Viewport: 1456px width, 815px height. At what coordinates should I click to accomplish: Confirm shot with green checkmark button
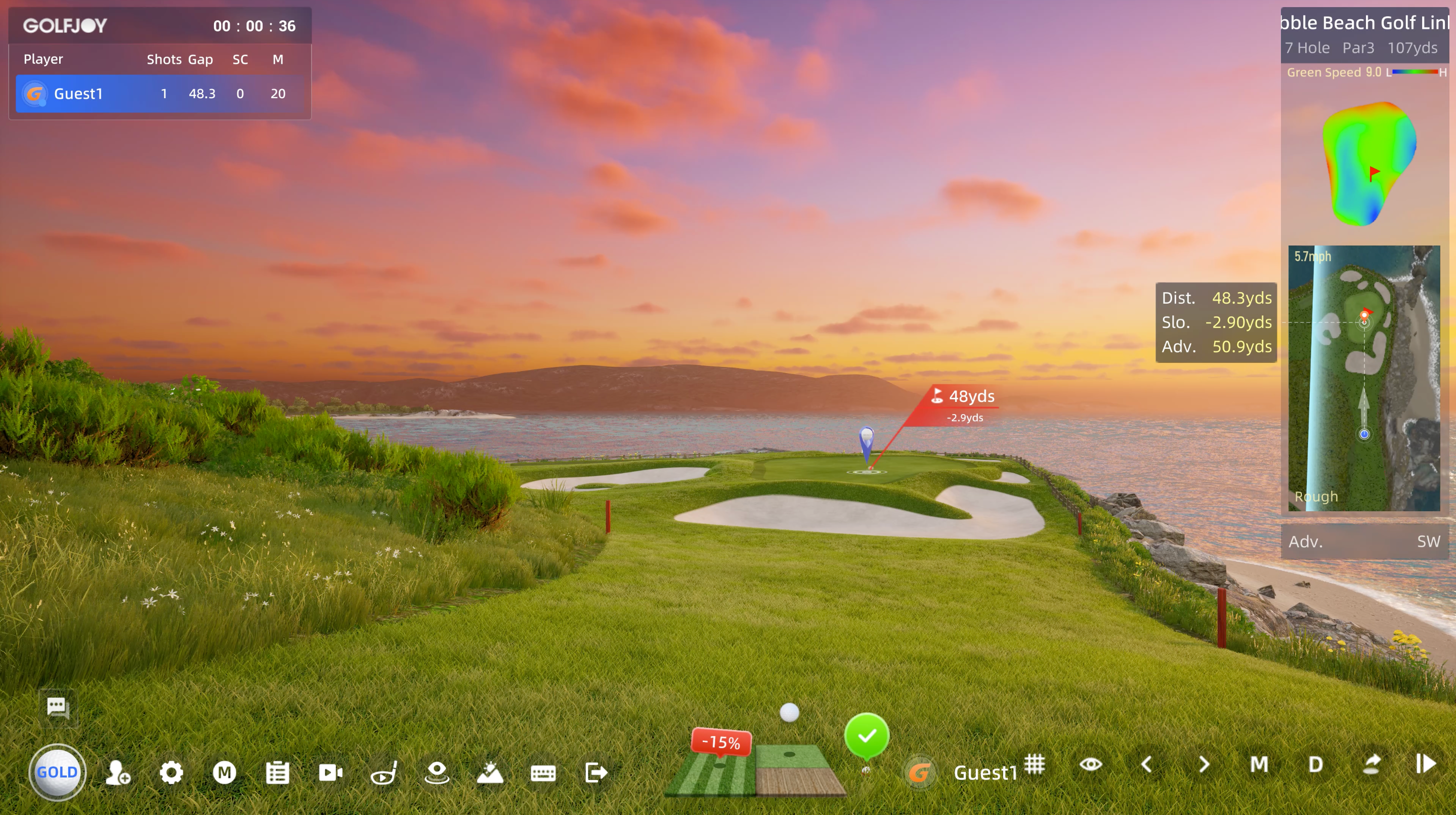867,736
